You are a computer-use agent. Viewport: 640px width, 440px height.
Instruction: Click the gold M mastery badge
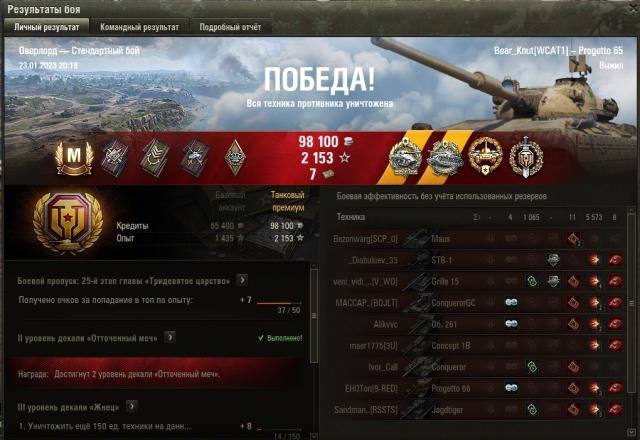pyautogui.click(x=72, y=155)
